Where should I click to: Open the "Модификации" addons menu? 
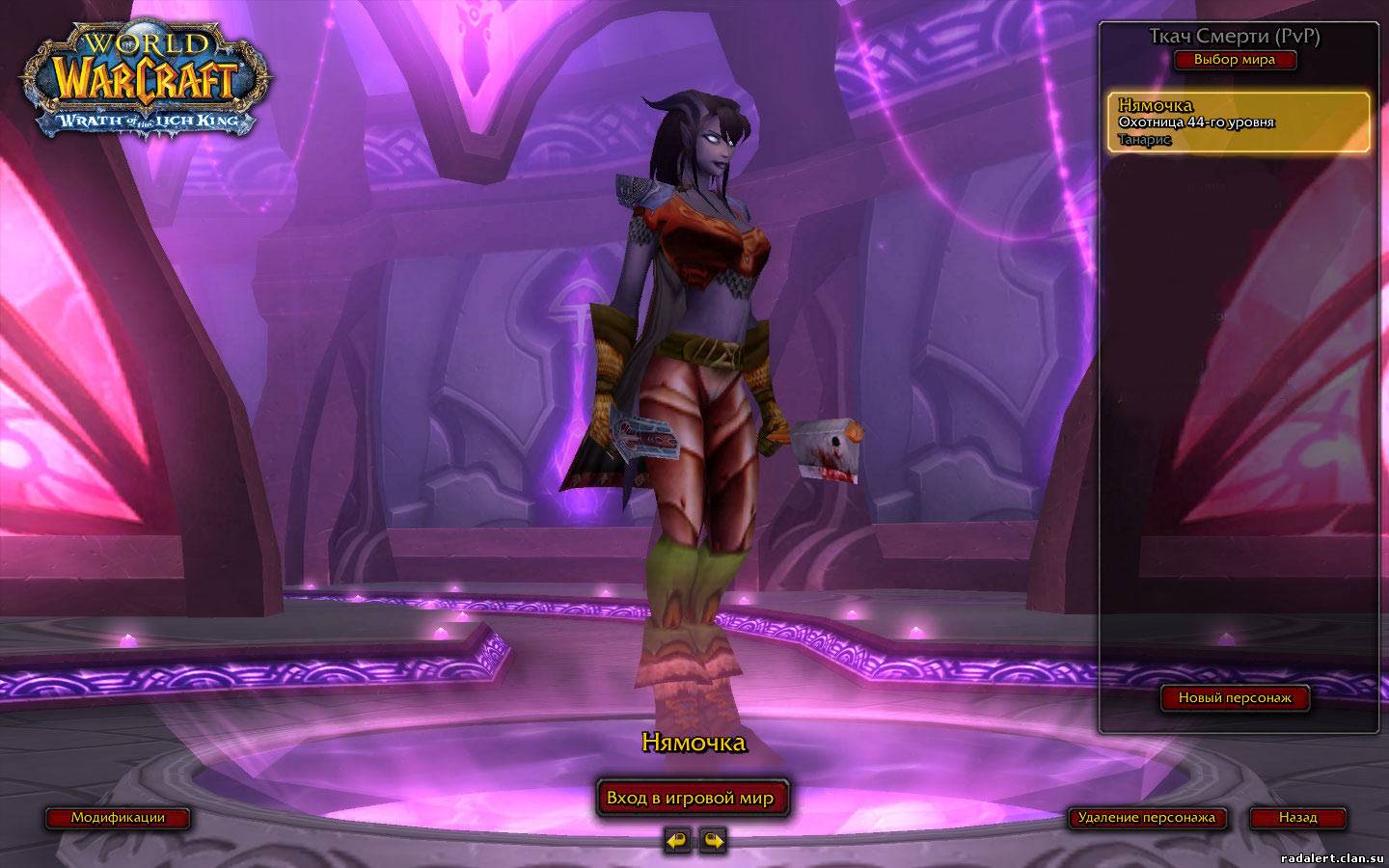[118, 818]
